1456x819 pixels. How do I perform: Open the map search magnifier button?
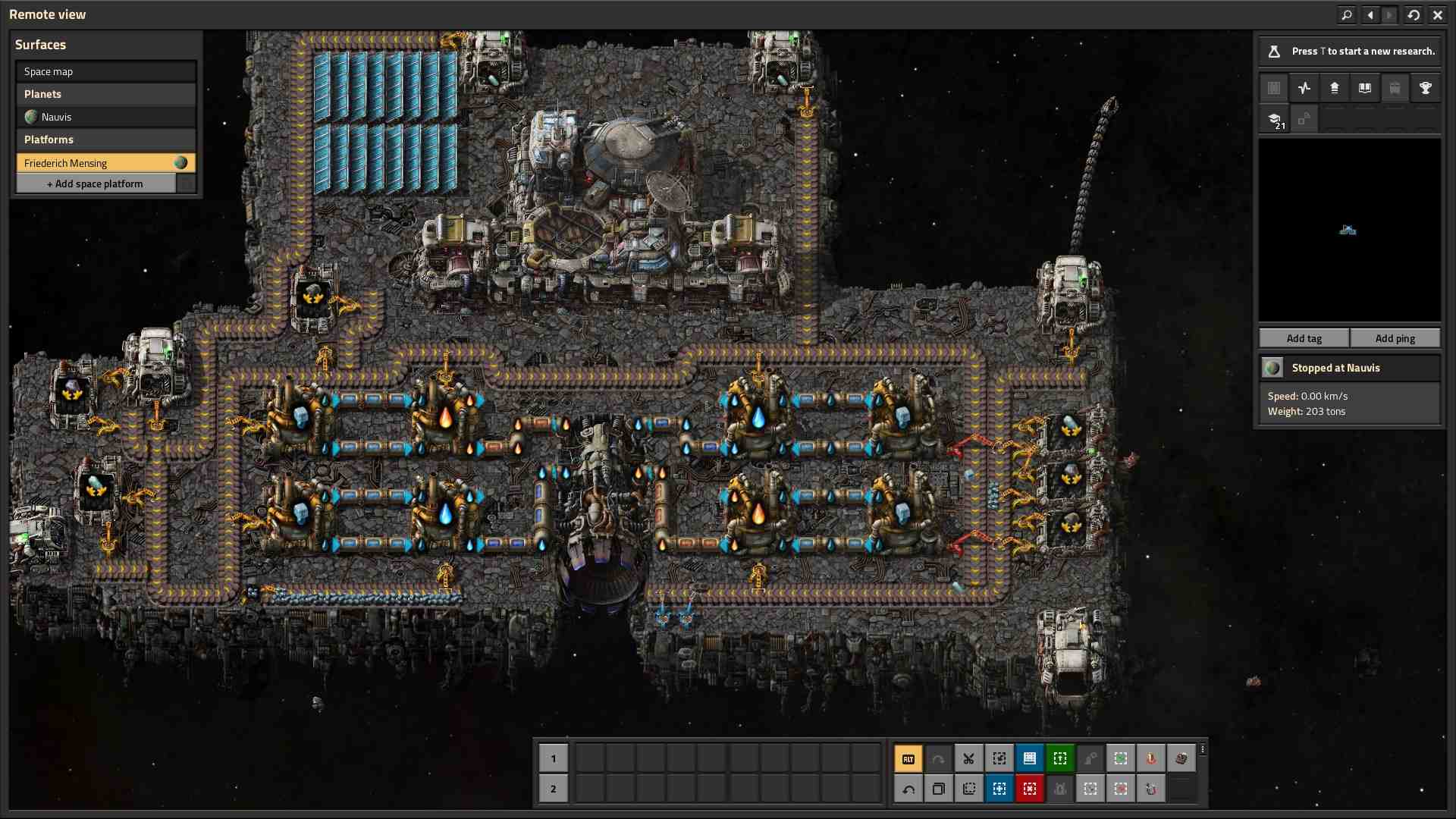(x=1347, y=14)
